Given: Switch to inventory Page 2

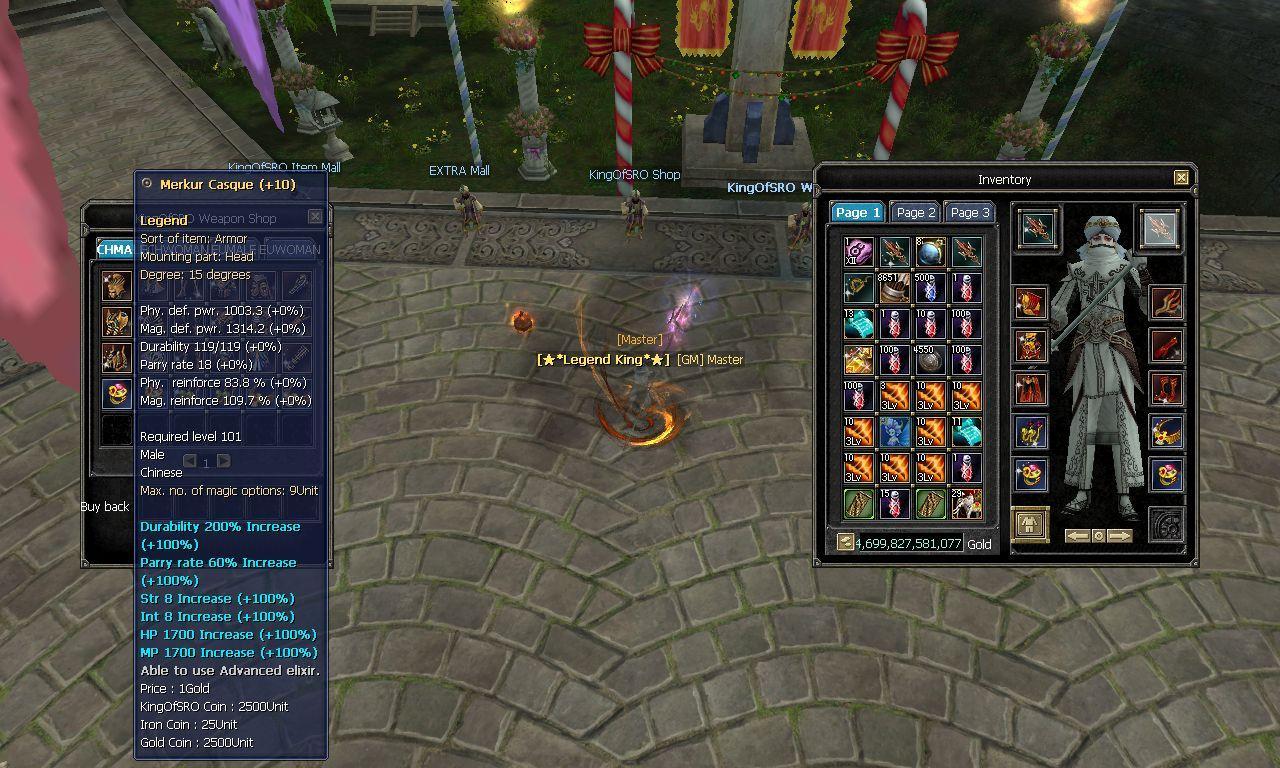Looking at the screenshot, I should (916, 212).
